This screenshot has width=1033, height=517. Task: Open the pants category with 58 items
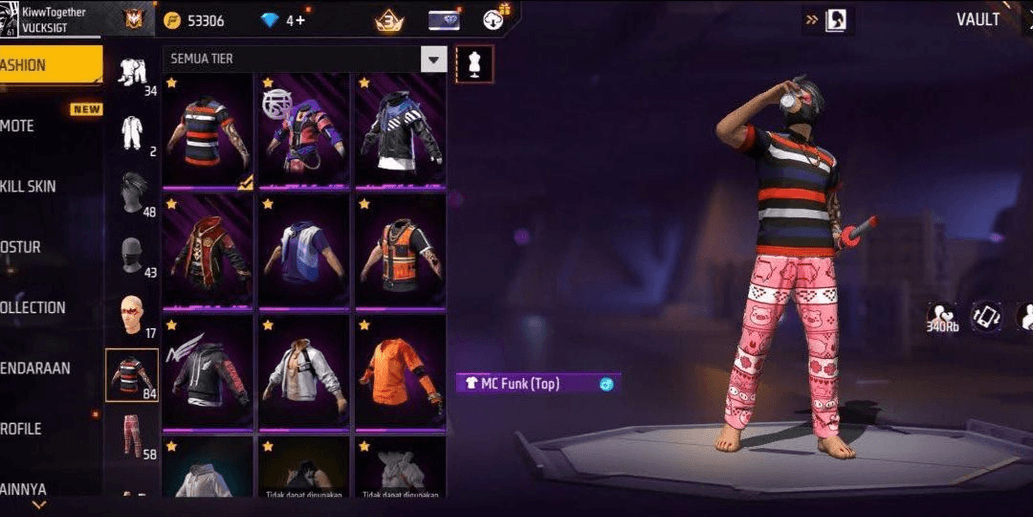click(x=132, y=437)
